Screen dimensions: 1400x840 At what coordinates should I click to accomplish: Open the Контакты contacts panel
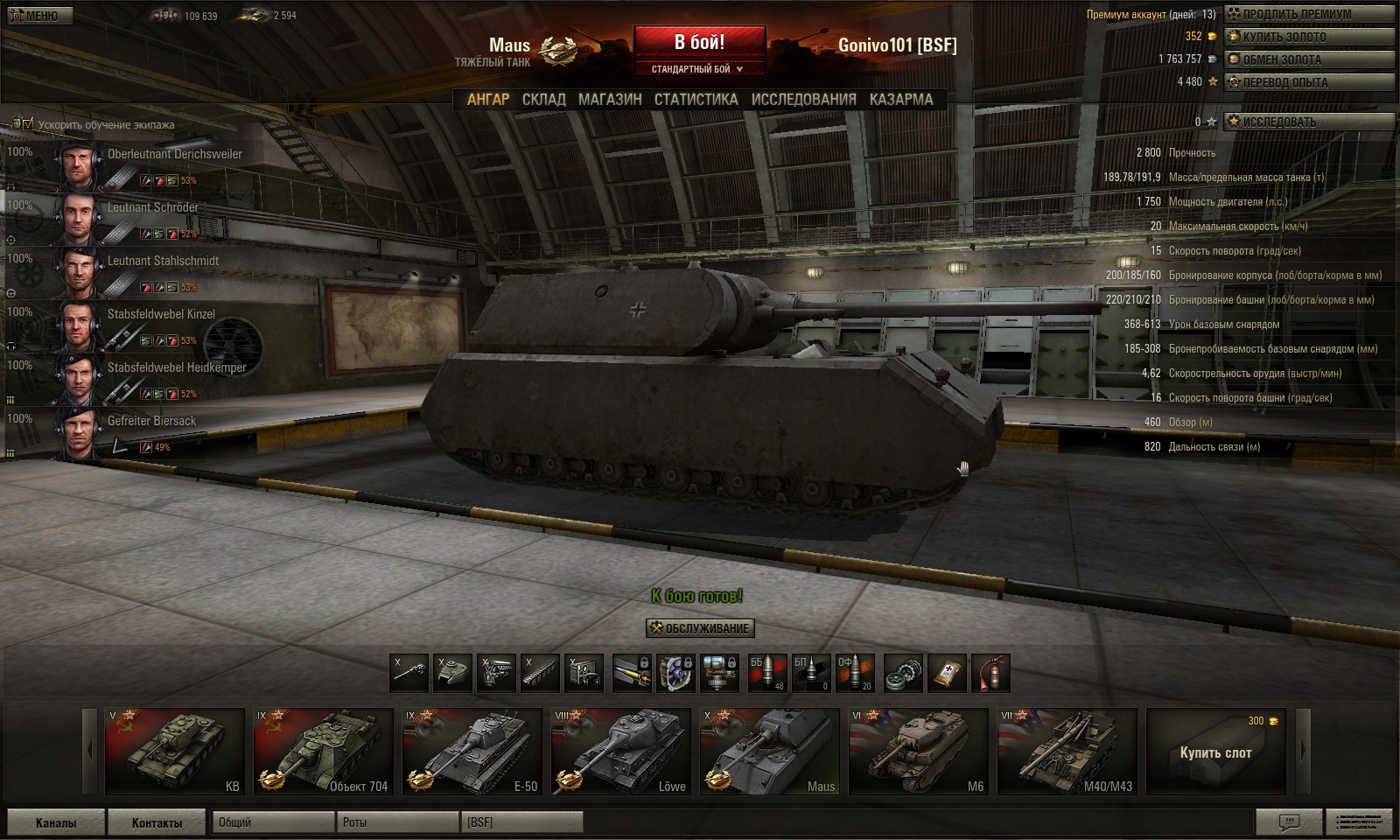pos(157,822)
